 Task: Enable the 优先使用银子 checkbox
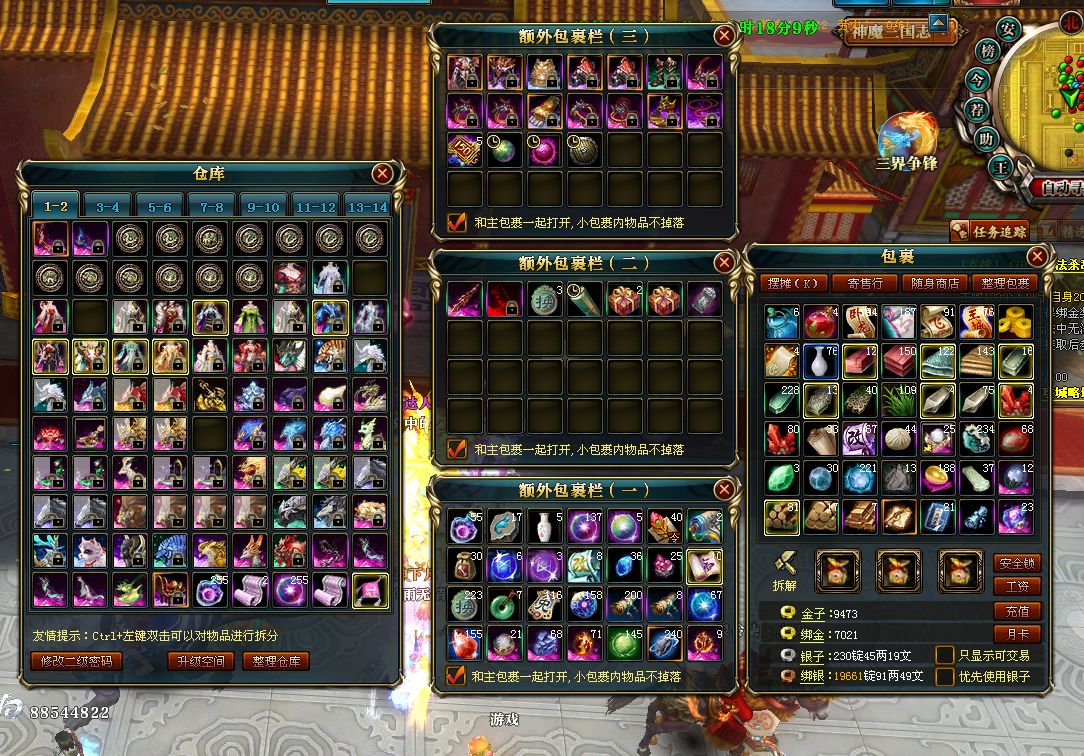(x=944, y=677)
